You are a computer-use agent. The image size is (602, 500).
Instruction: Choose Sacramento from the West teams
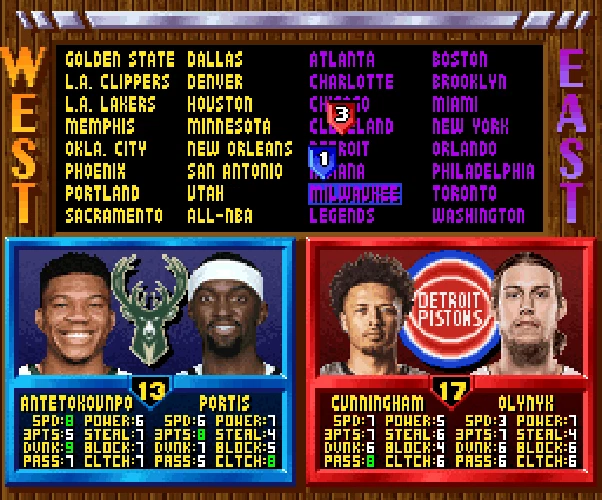click(x=114, y=215)
